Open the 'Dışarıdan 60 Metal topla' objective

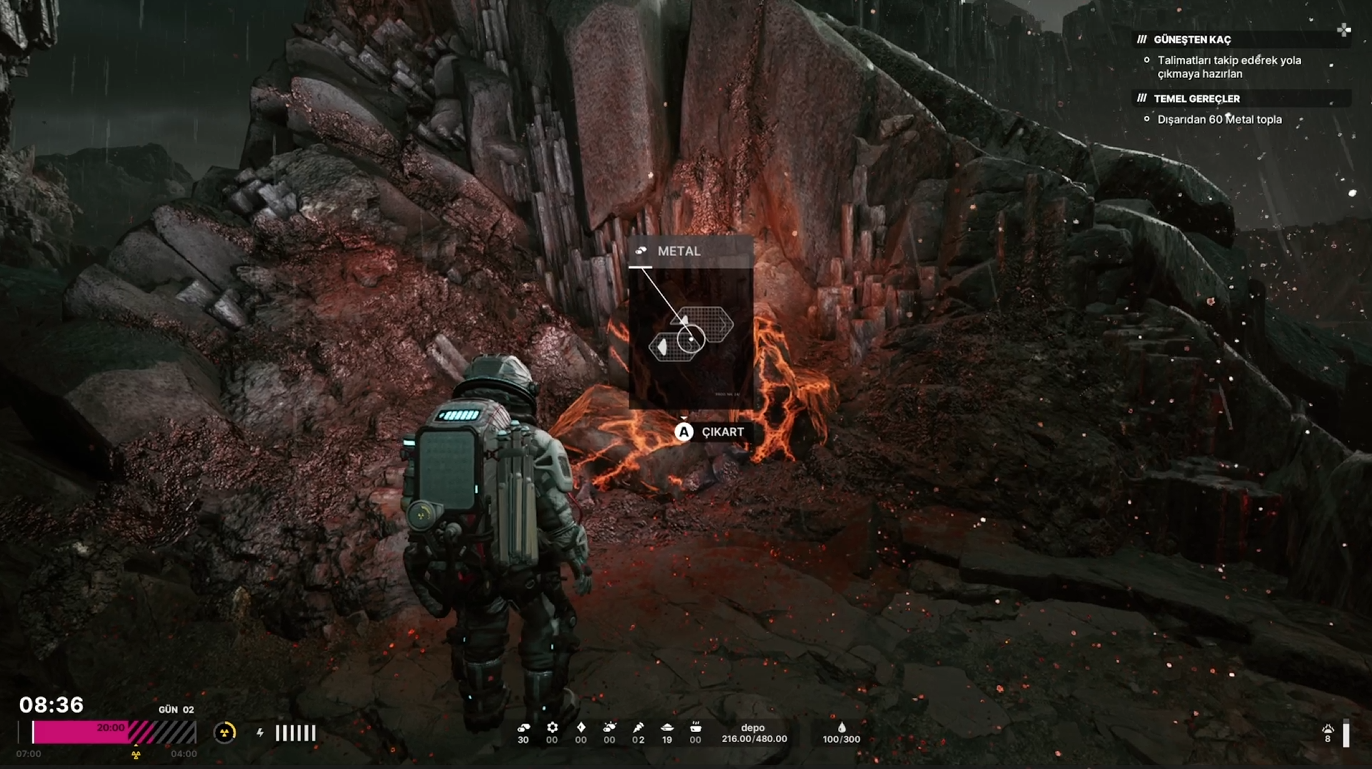pos(1219,120)
